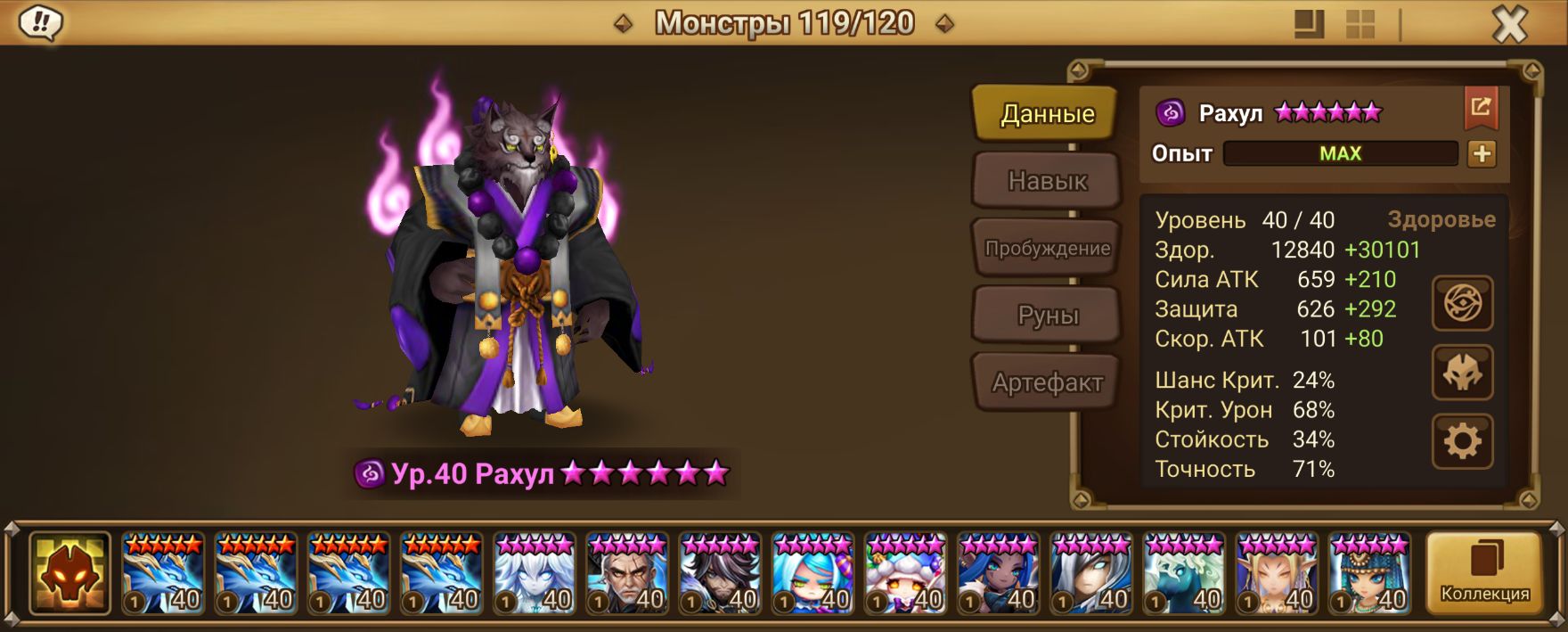Image resolution: width=1568 pixels, height=632 pixels.
Task: Select the blonde elf monster thumbnail
Action: (x=1276, y=575)
